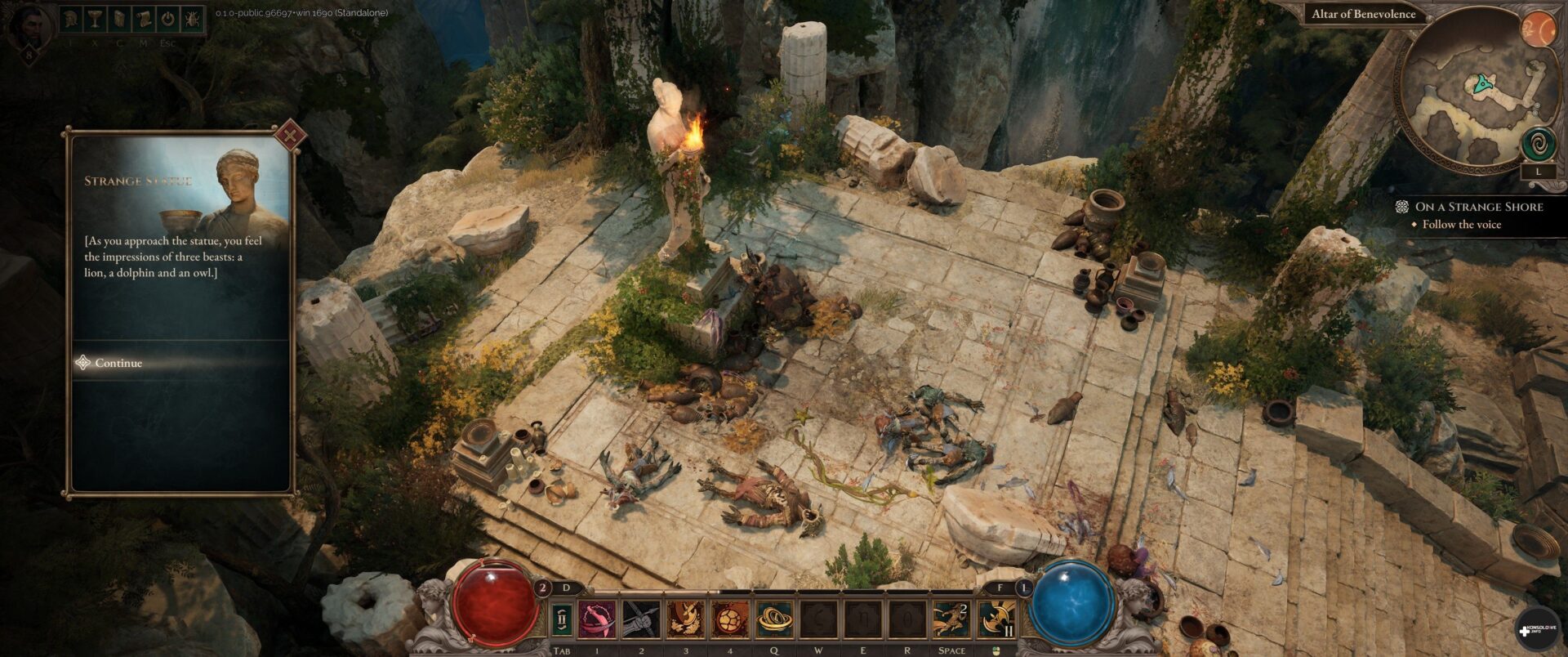
Task: Activate the golden rings skill
Action: pos(774,619)
